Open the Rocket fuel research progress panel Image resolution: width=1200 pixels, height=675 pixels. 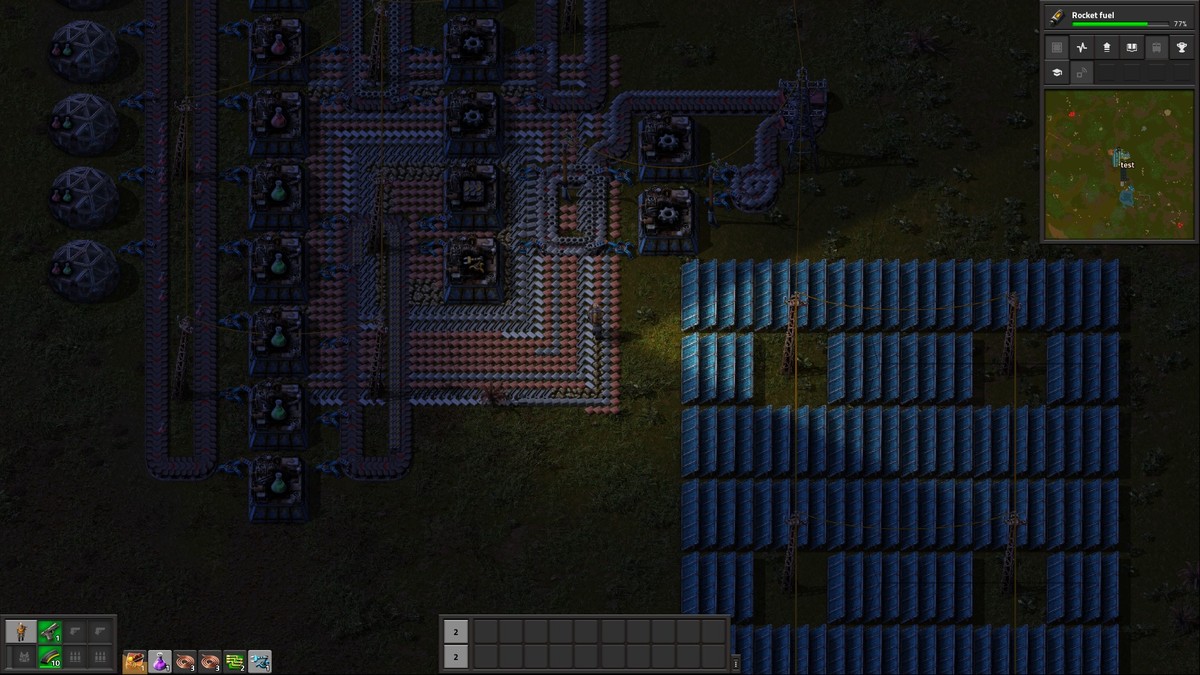[x=1119, y=16]
